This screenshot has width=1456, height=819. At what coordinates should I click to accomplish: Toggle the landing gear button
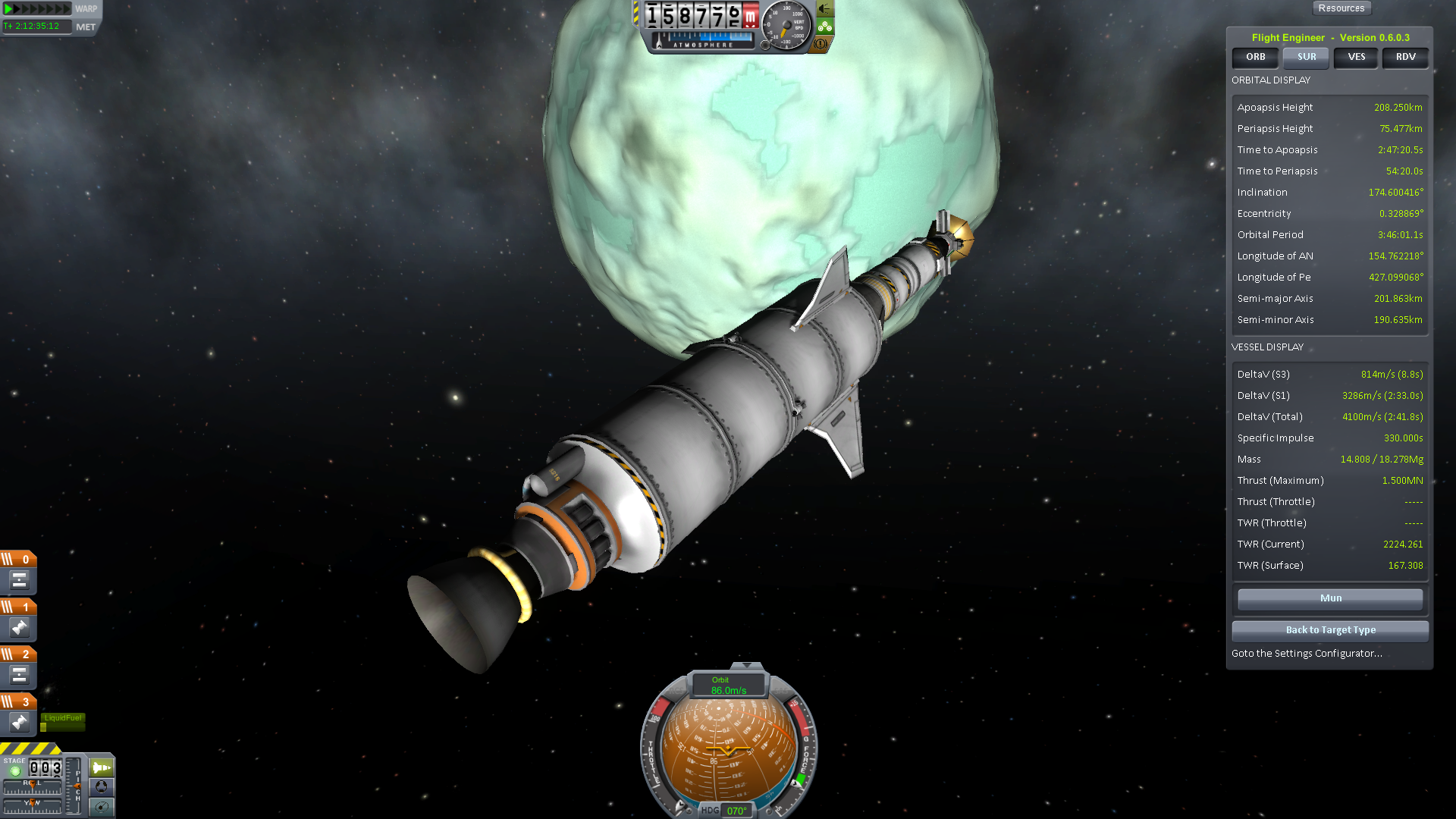(x=824, y=27)
